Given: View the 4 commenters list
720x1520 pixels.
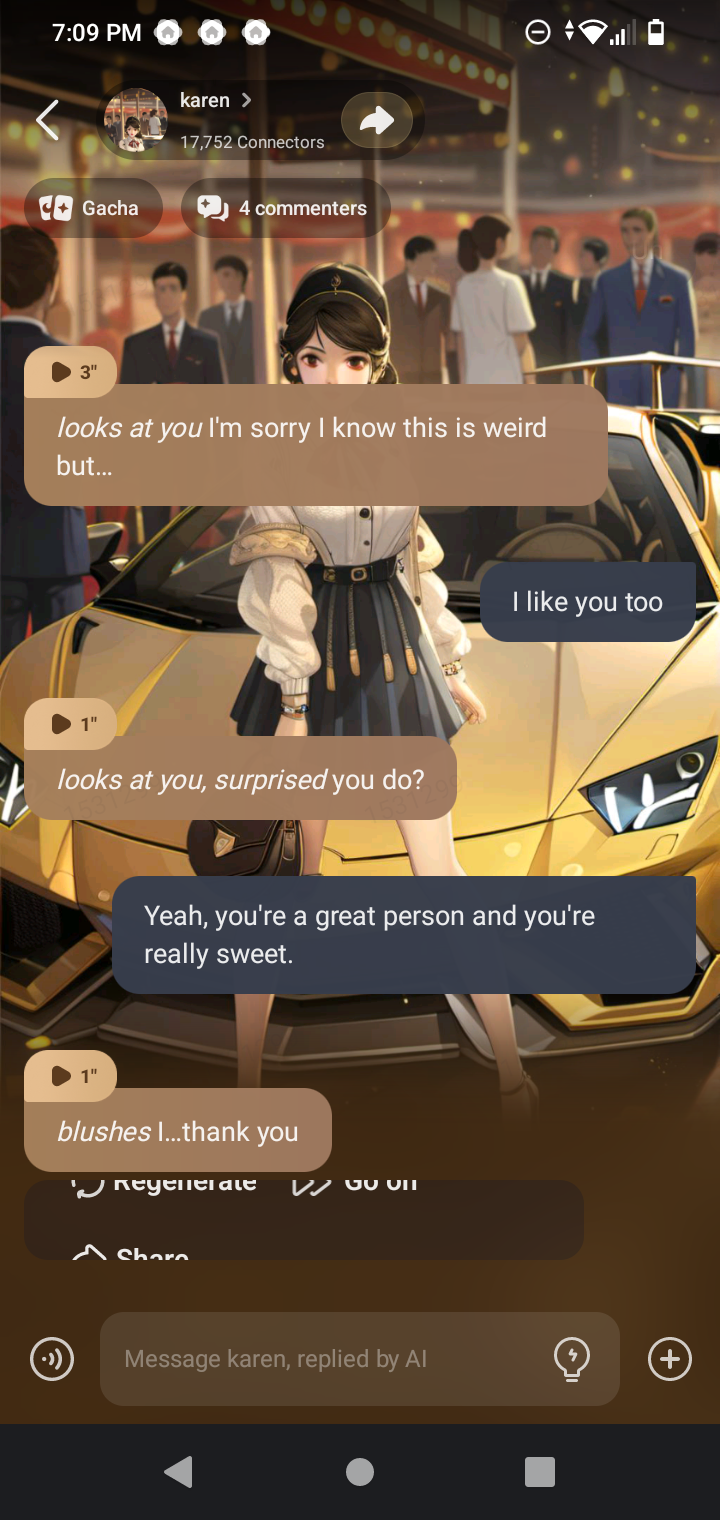Looking at the screenshot, I should coord(286,208).
